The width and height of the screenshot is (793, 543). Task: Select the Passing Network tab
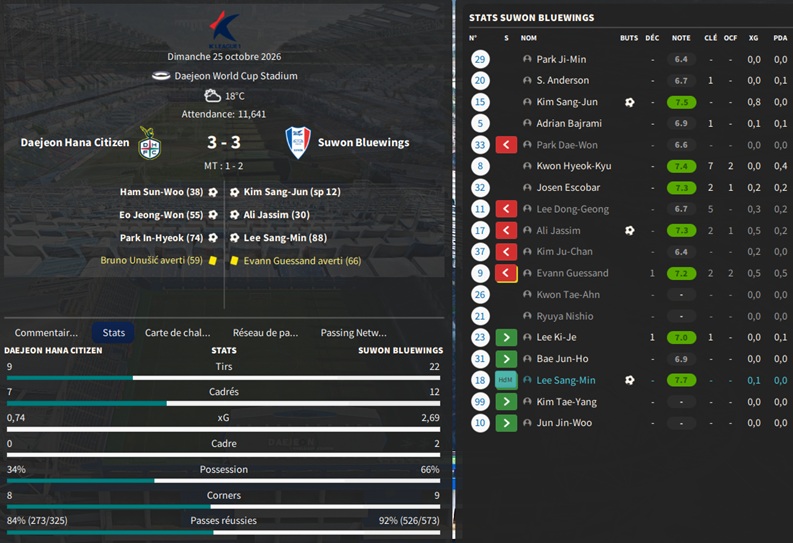click(x=353, y=332)
